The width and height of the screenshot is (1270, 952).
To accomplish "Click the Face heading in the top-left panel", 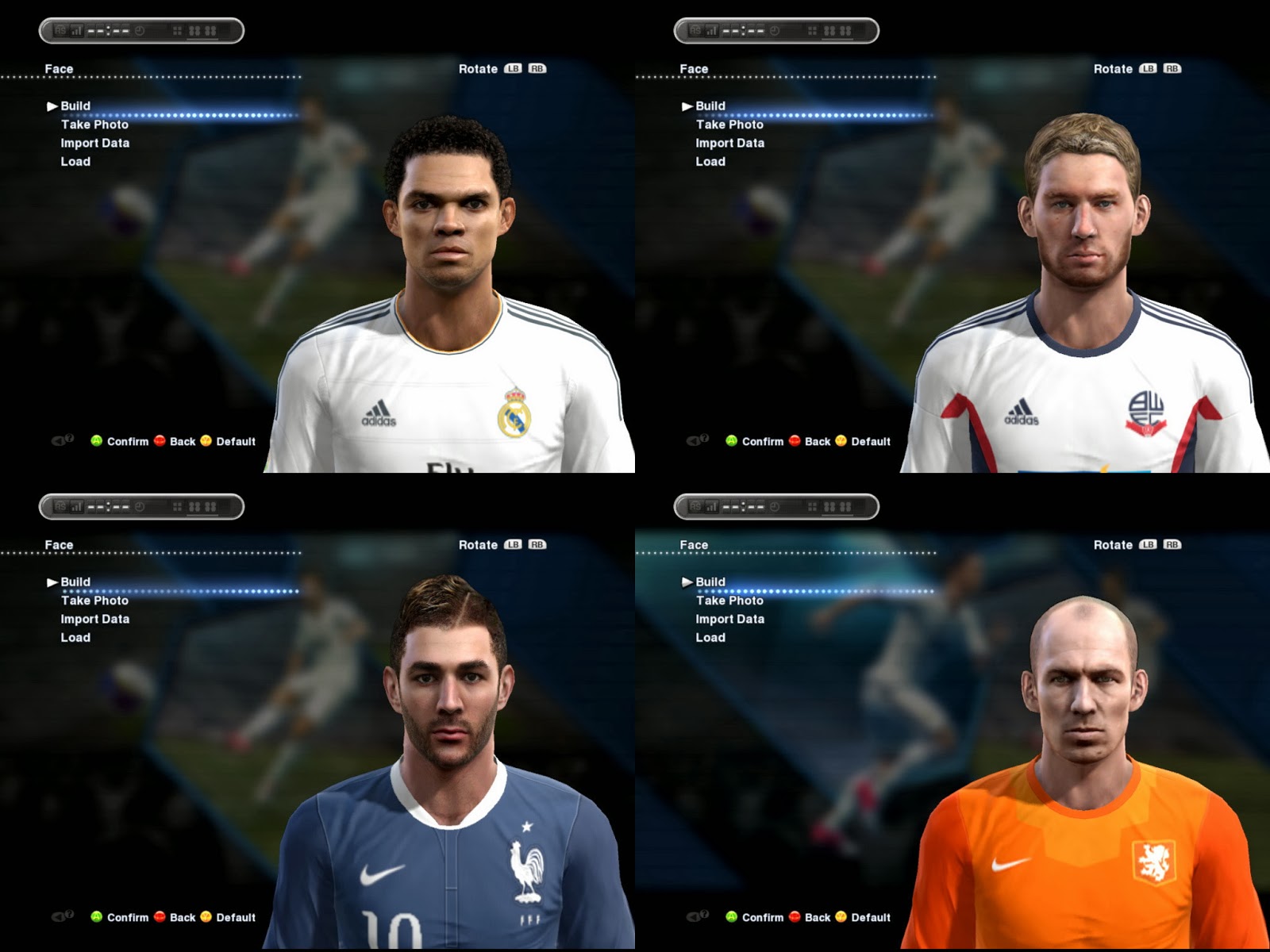I will tap(61, 69).
